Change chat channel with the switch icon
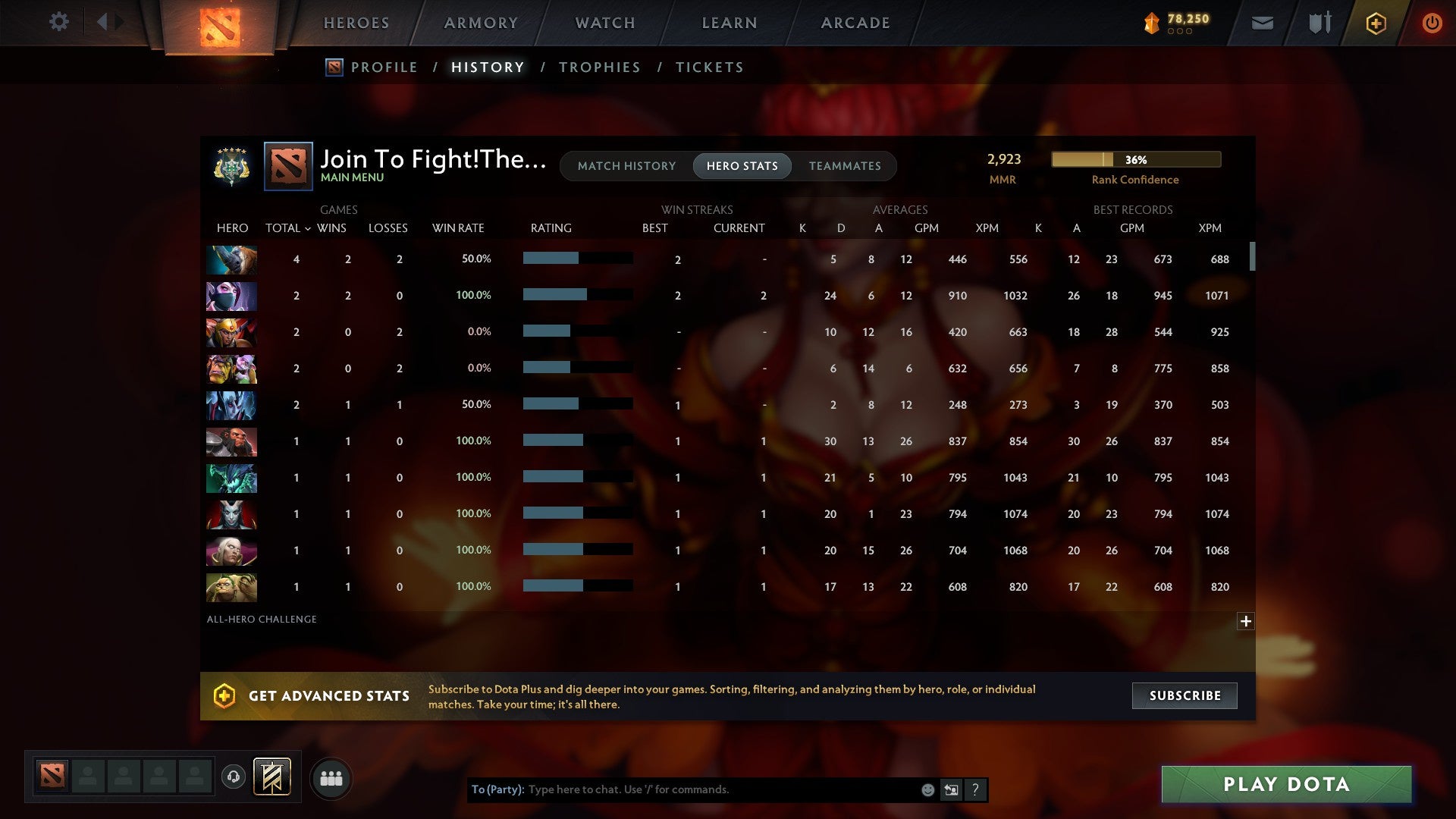Viewport: 1456px width, 819px height. [951, 789]
